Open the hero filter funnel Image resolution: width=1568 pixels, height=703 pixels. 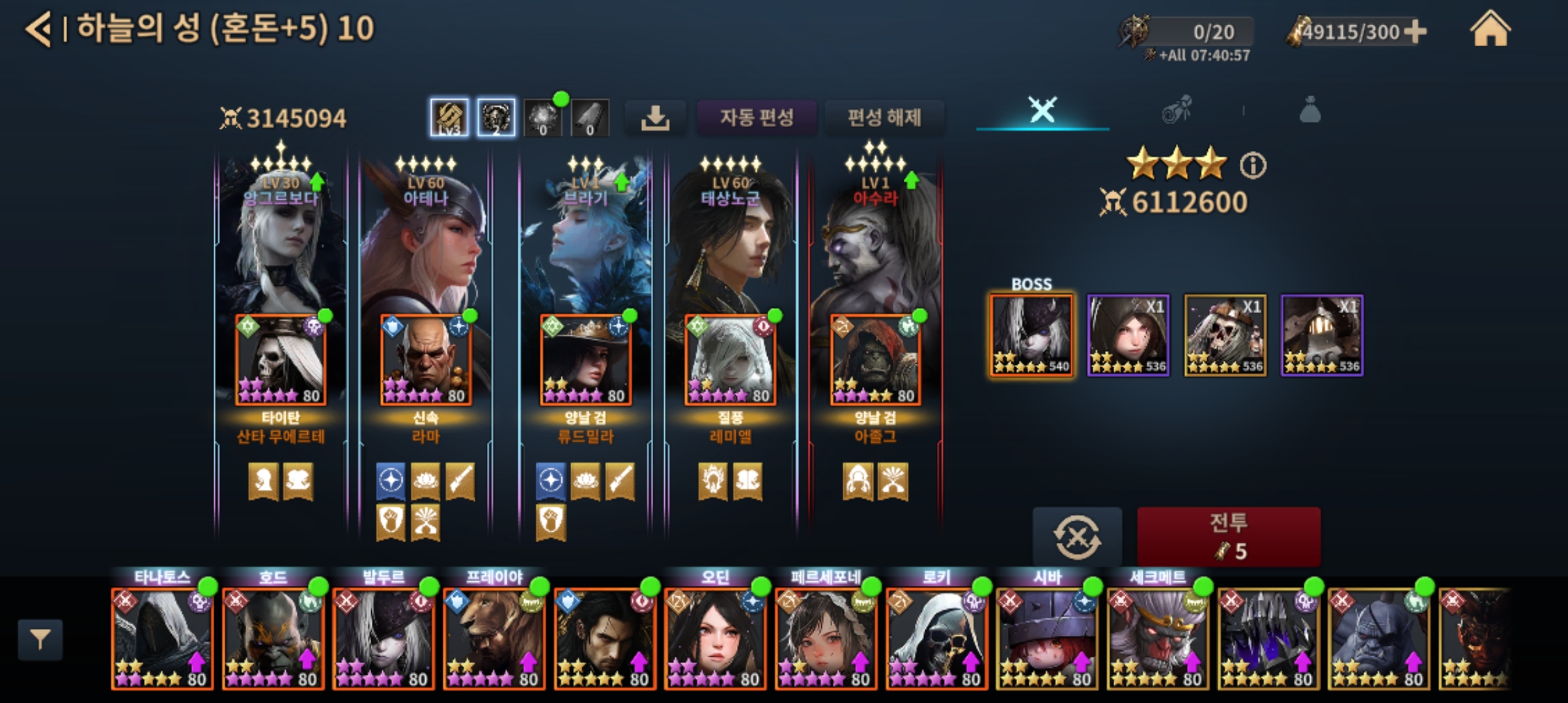coord(40,641)
